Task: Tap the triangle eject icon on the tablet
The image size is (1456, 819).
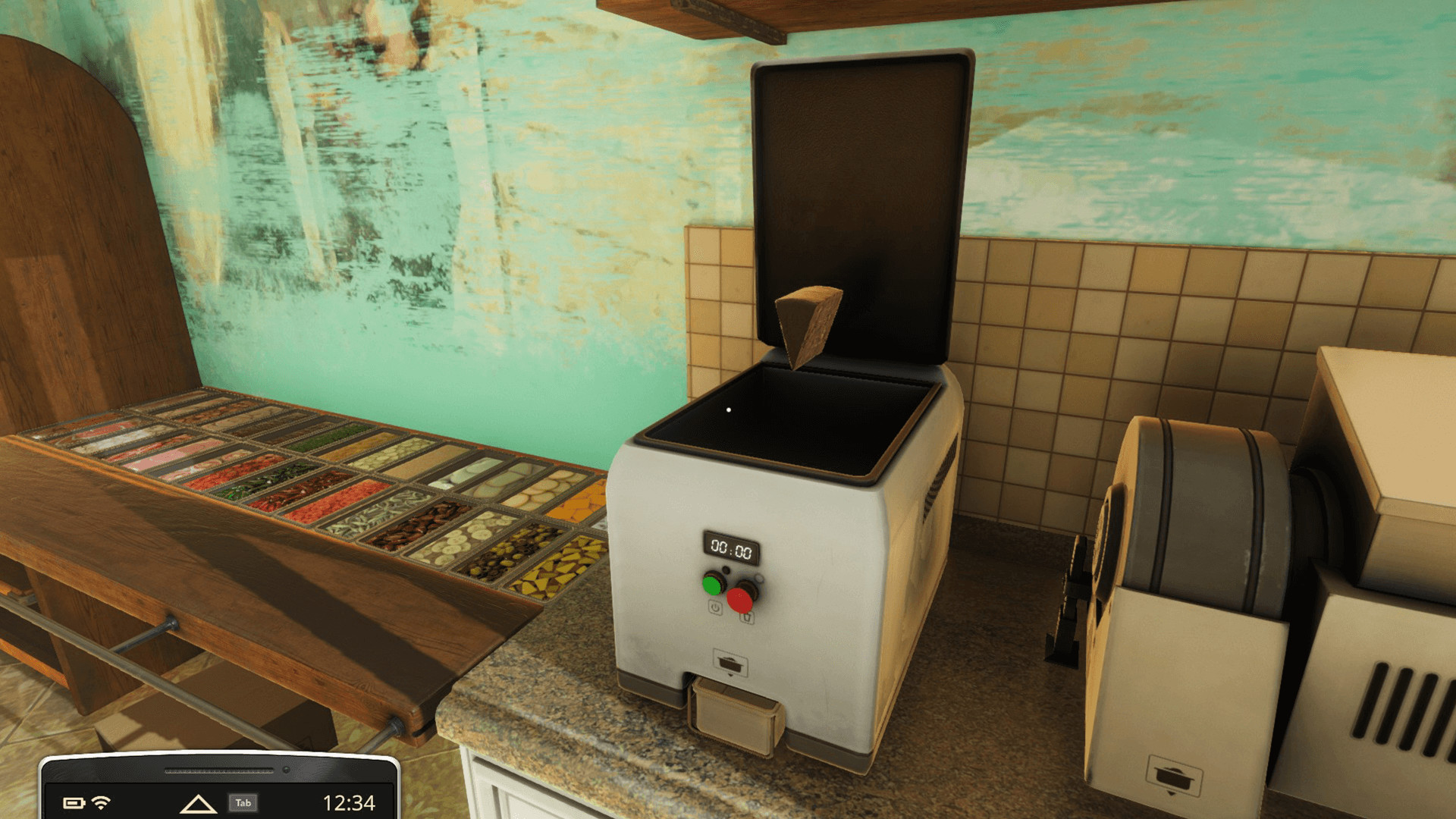Action: 199,803
